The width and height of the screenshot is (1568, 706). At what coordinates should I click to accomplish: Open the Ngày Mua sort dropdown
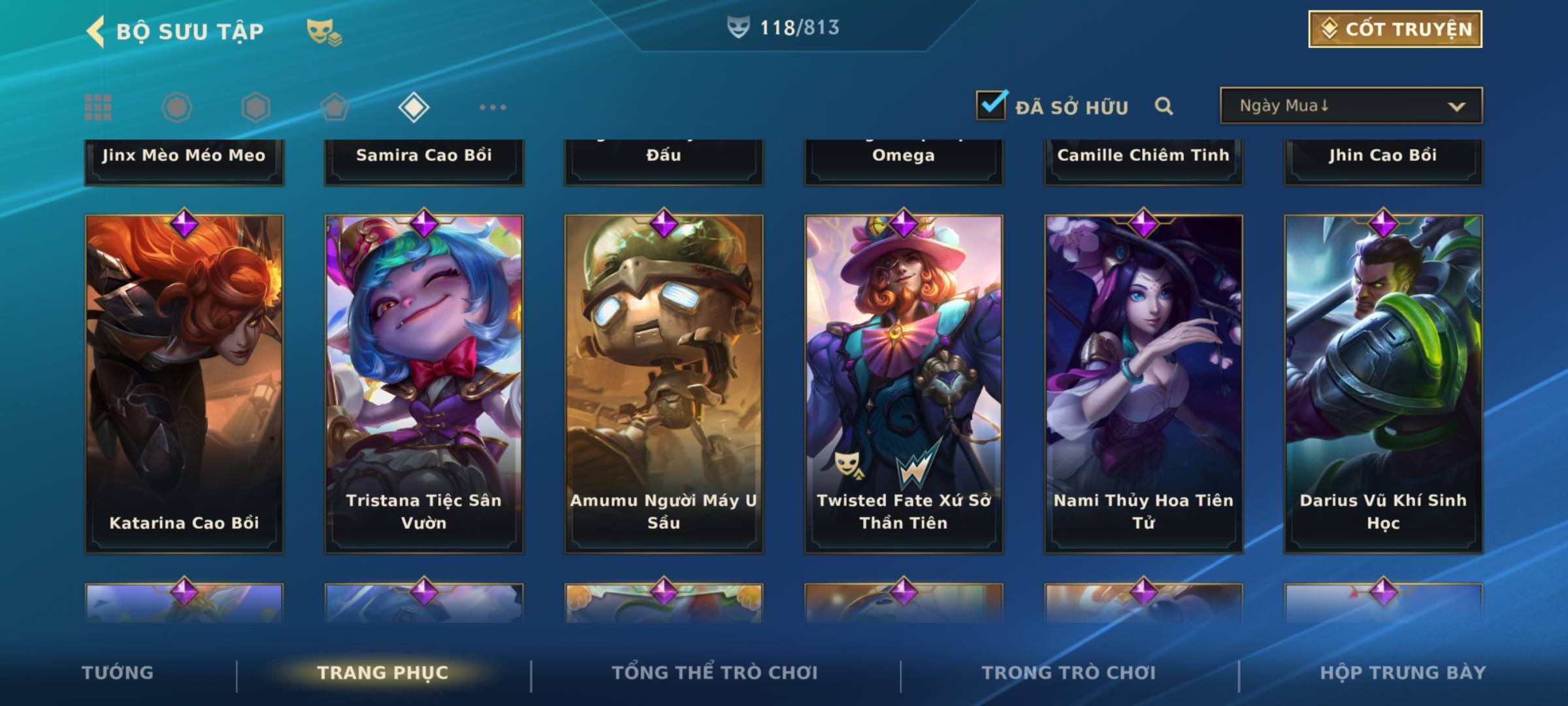pos(1350,105)
